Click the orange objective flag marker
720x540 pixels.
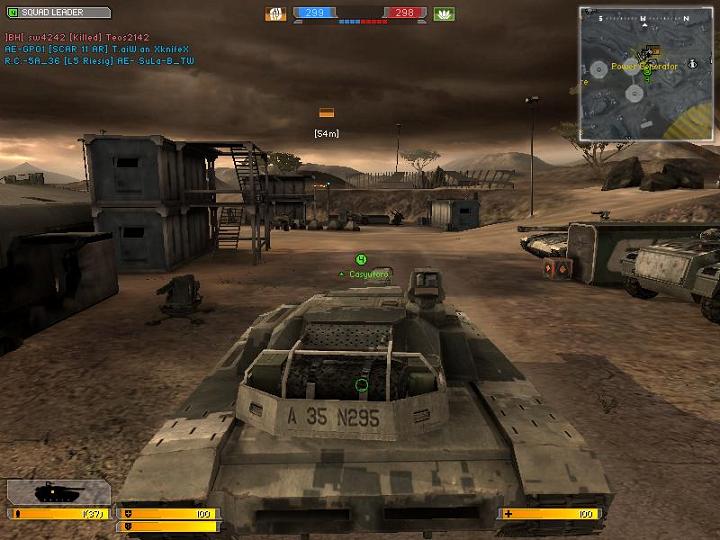coord(326,113)
